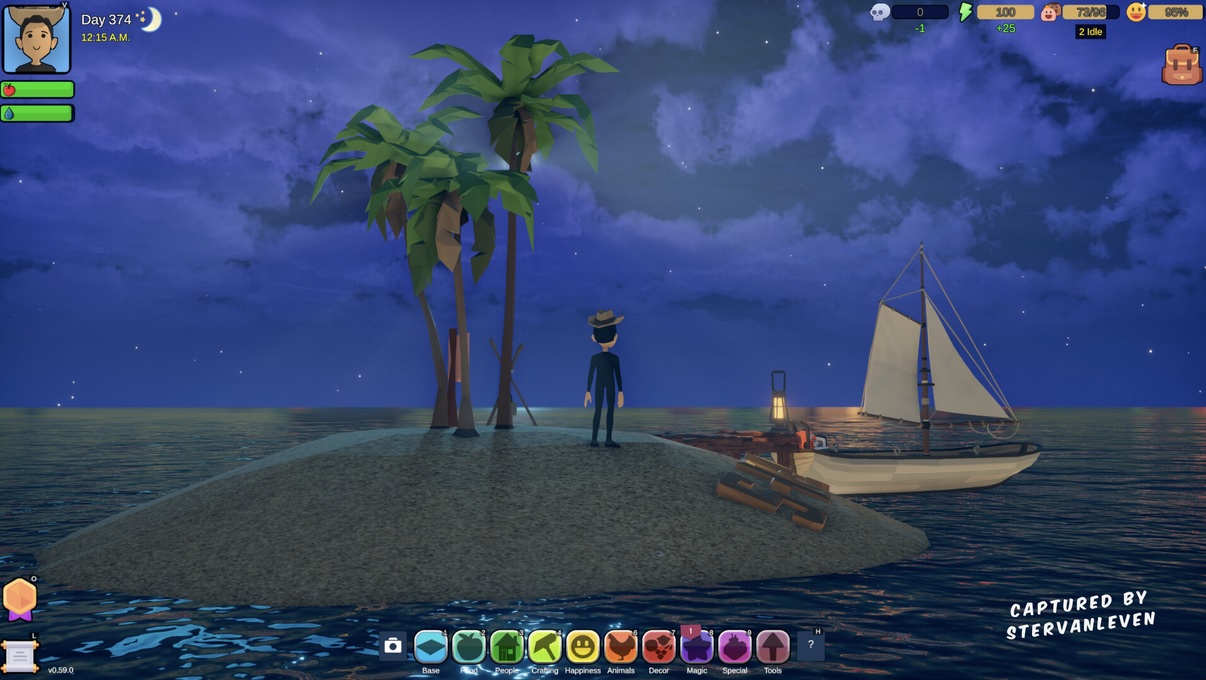Select the Food build category
This screenshot has width=1206, height=680.
[x=469, y=647]
